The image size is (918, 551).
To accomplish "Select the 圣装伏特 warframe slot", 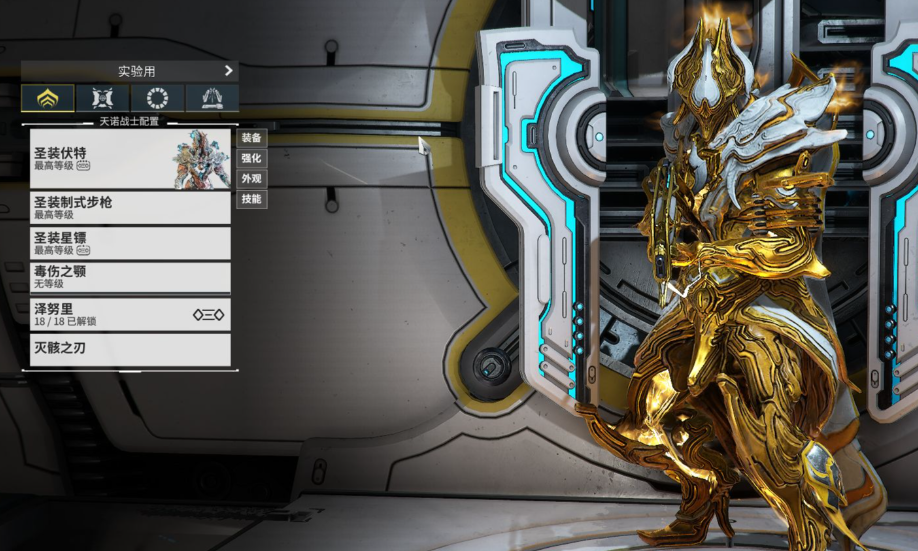I will tap(130, 159).
